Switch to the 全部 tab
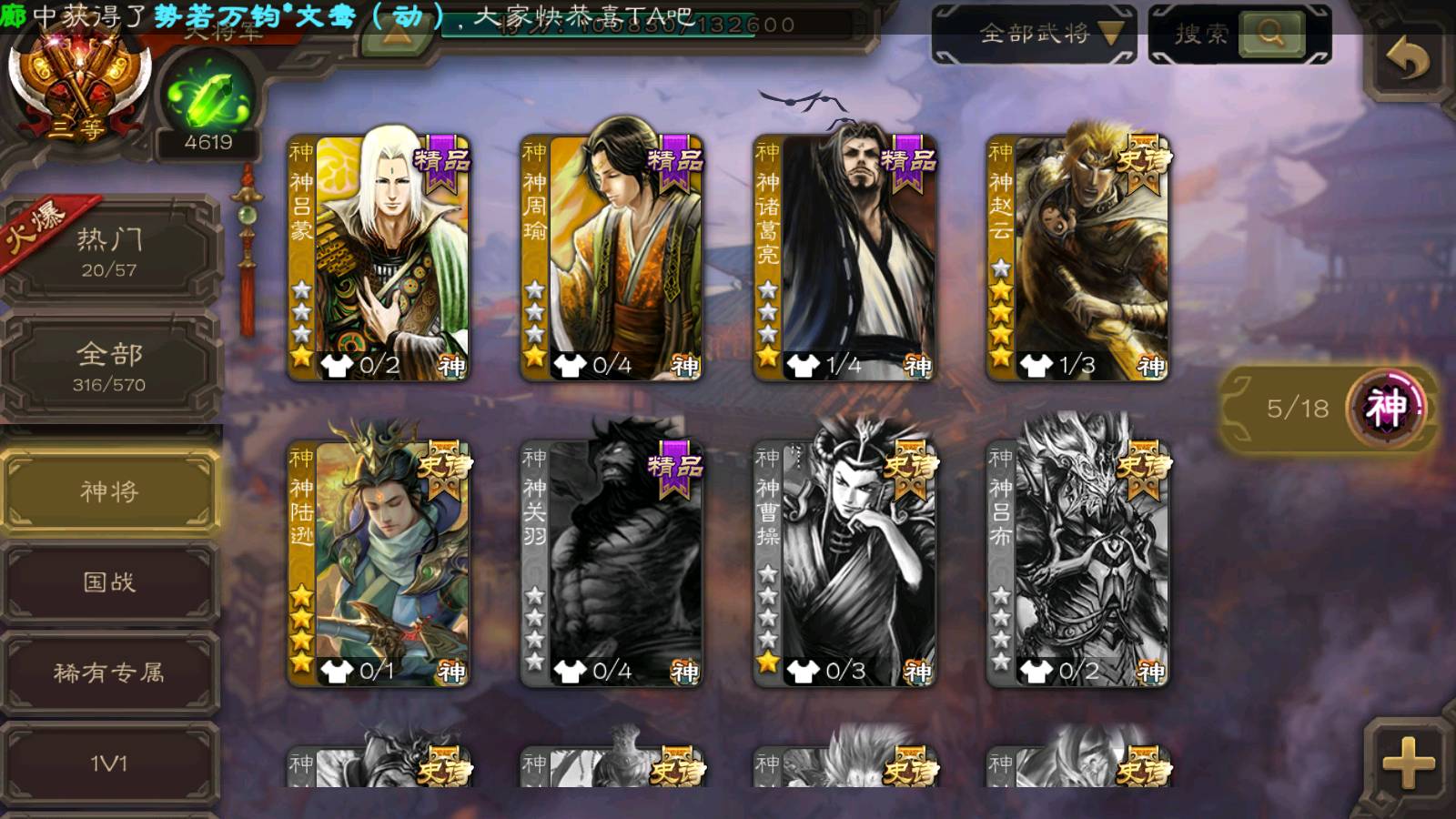The width and height of the screenshot is (1456, 819). 109,366
